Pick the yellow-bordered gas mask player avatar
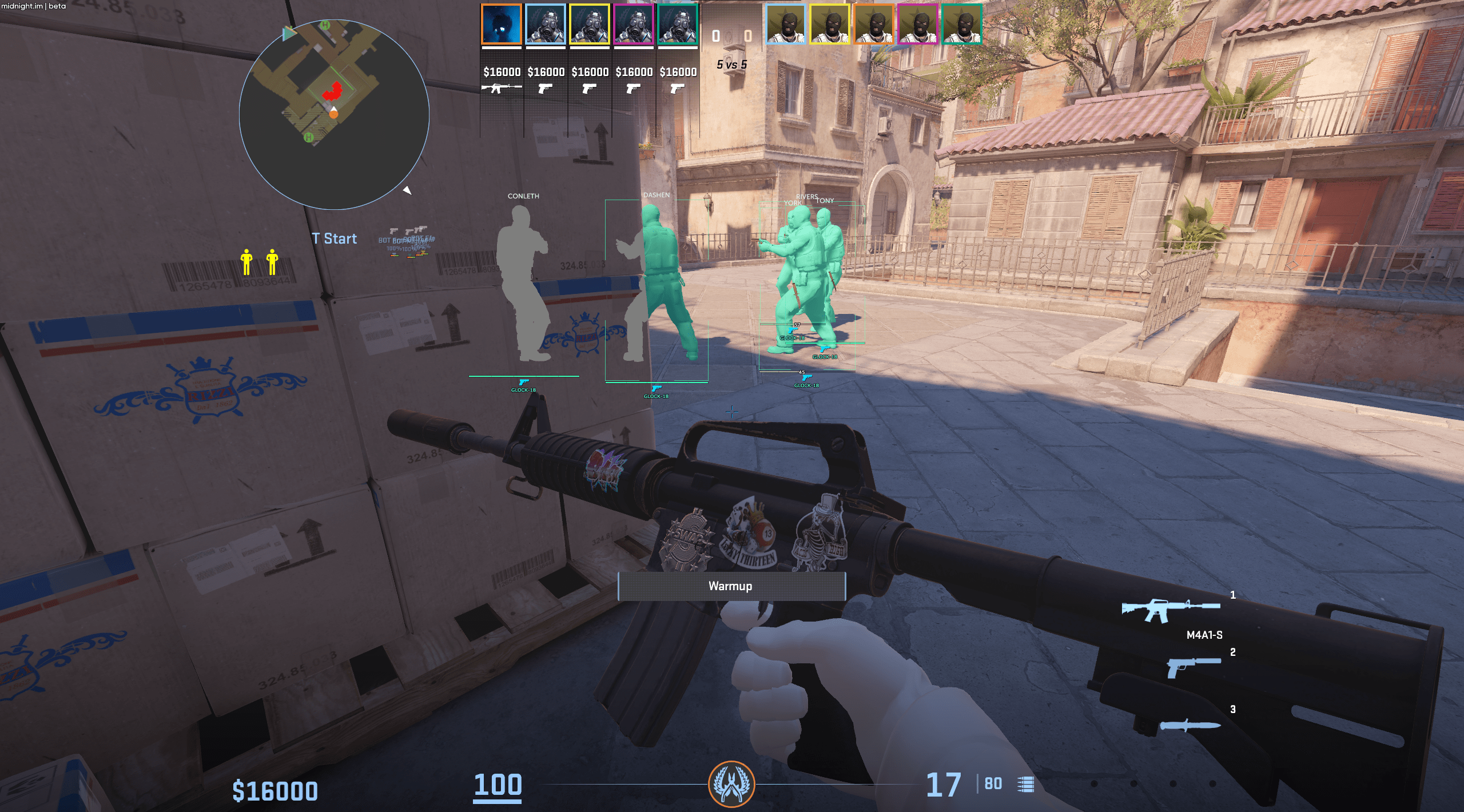1464x812 pixels. 590,25
